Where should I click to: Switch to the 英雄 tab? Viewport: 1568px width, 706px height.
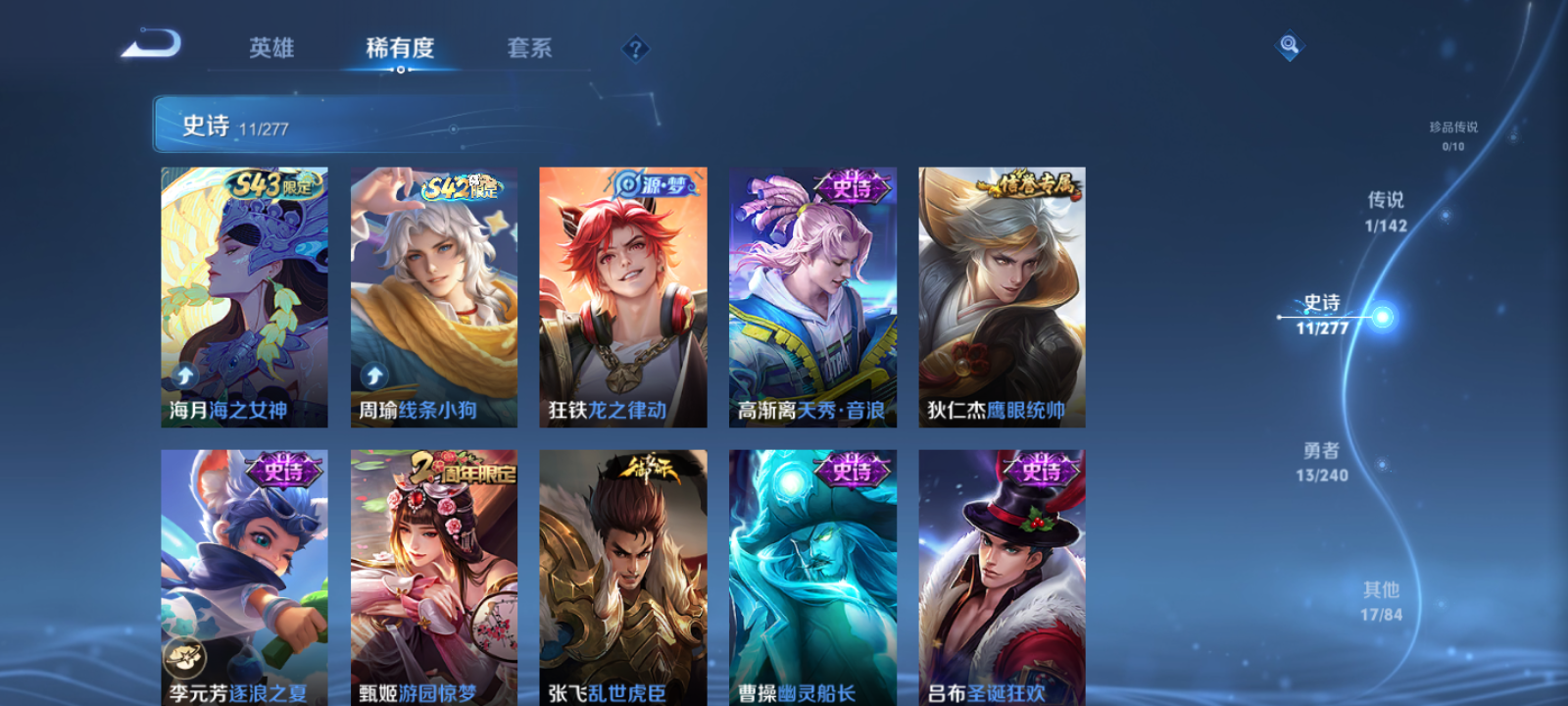271,47
